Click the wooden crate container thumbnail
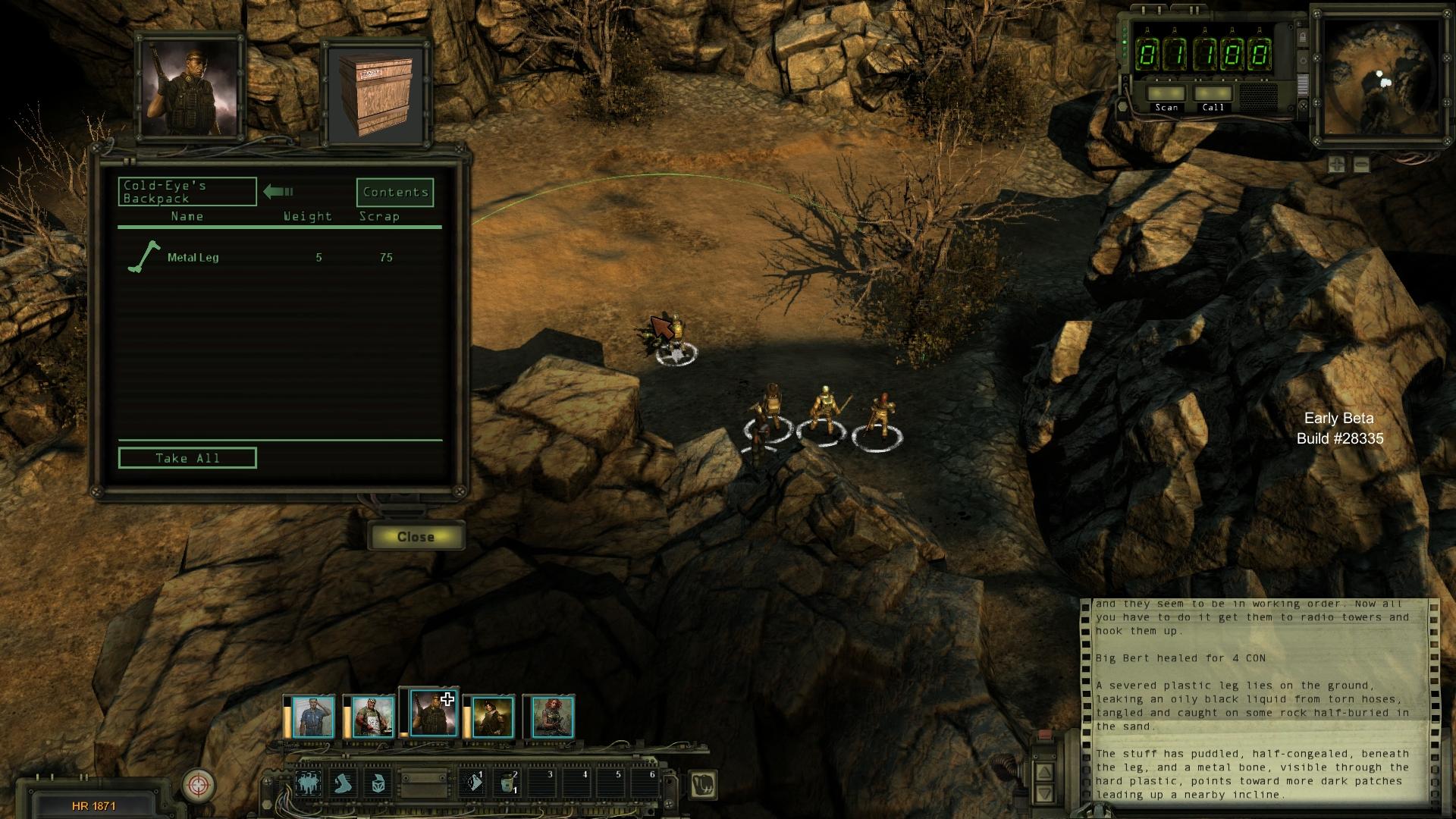 [x=377, y=93]
